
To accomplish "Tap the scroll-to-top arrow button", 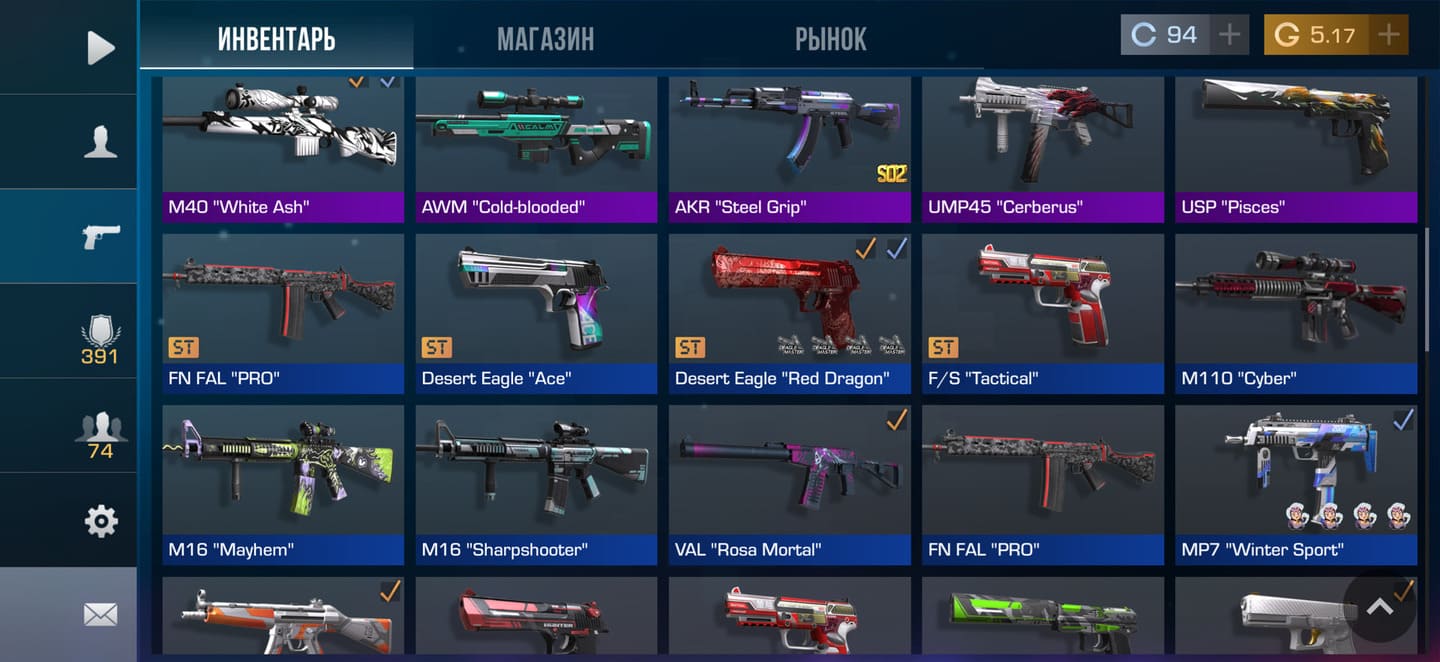I will pos(1379,606).
